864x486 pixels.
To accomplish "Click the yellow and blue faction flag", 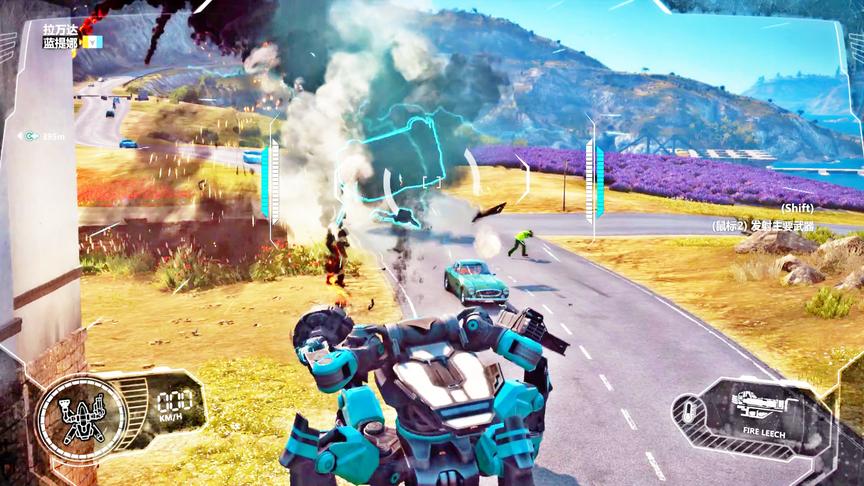I will click(x=92, y=42).
